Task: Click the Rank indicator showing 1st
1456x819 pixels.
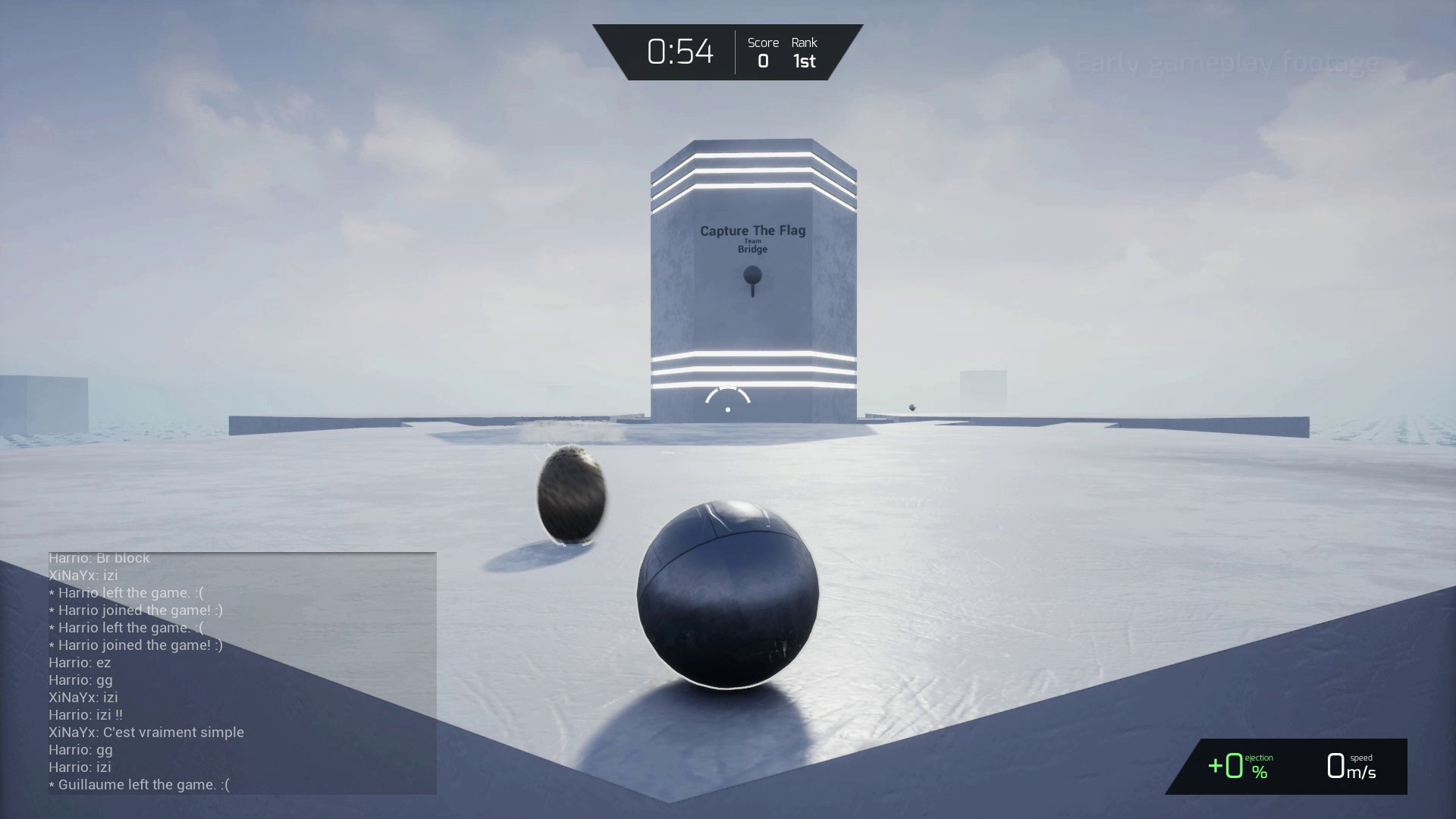Action: click(803, 53)
